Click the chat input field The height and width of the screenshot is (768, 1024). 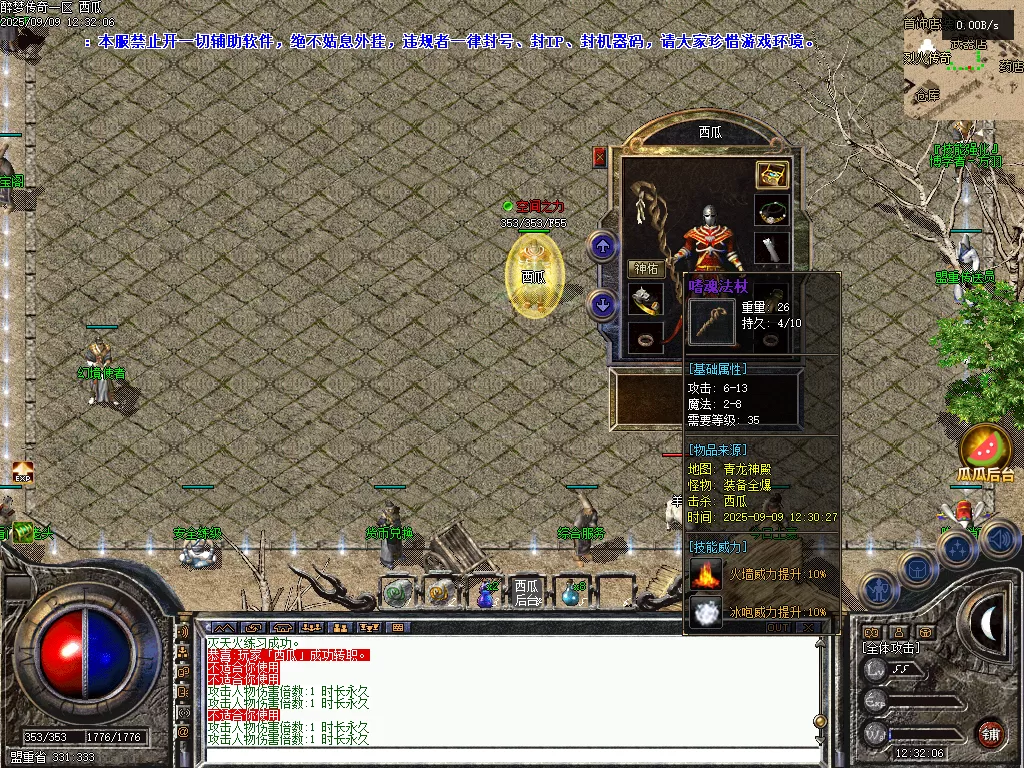(x=510, y=754)
